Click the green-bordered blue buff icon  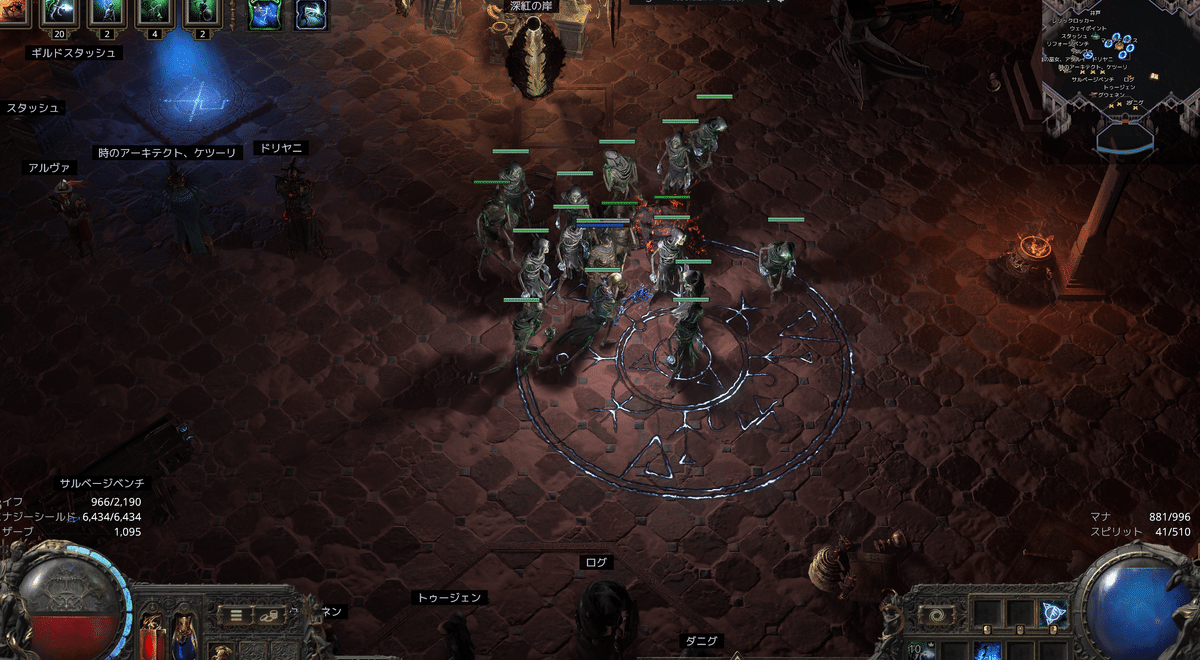263,14
